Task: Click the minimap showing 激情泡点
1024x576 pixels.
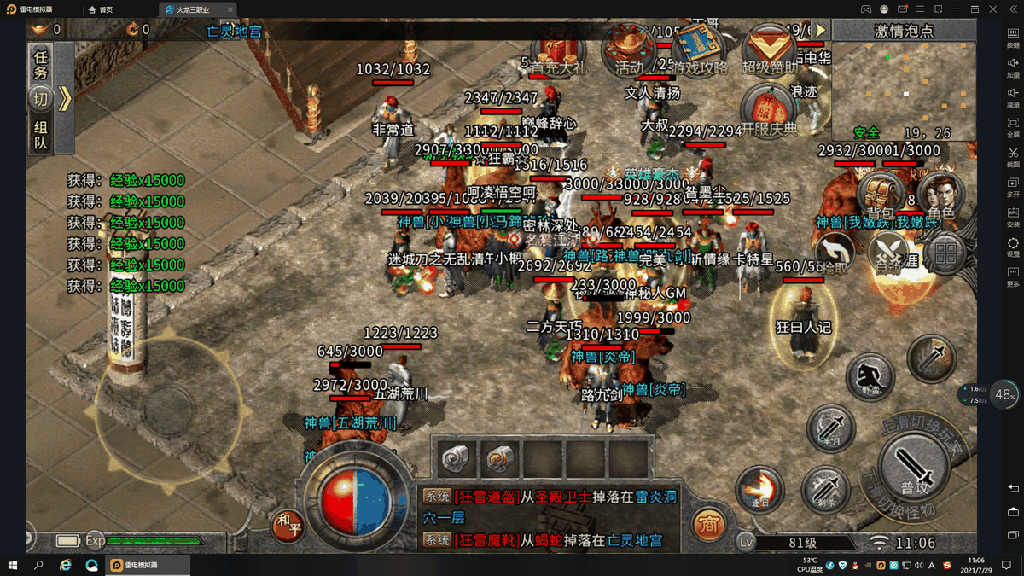Action: click(903, 90)
